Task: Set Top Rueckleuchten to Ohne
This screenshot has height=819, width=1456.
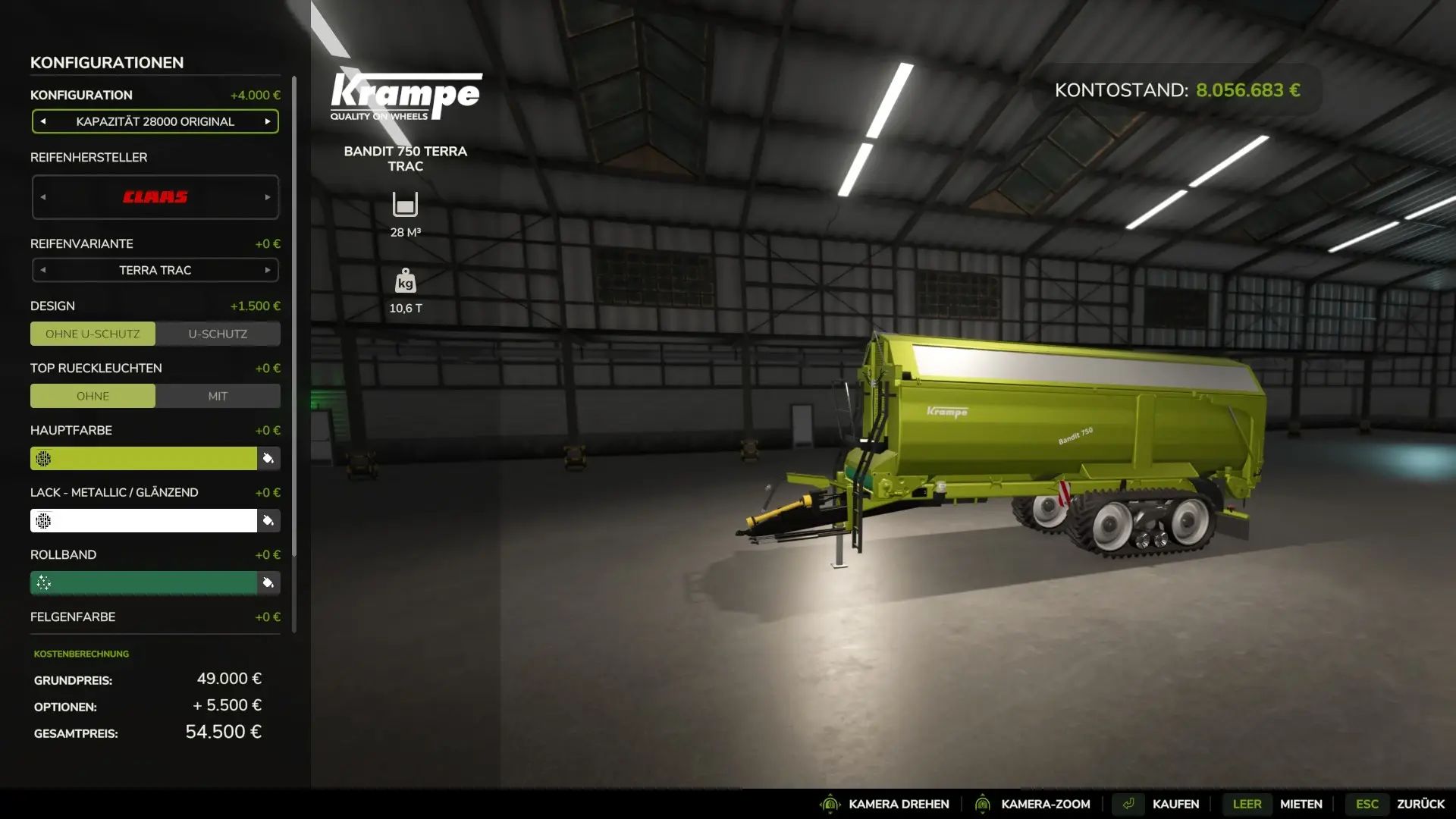Action: (93, 396)
